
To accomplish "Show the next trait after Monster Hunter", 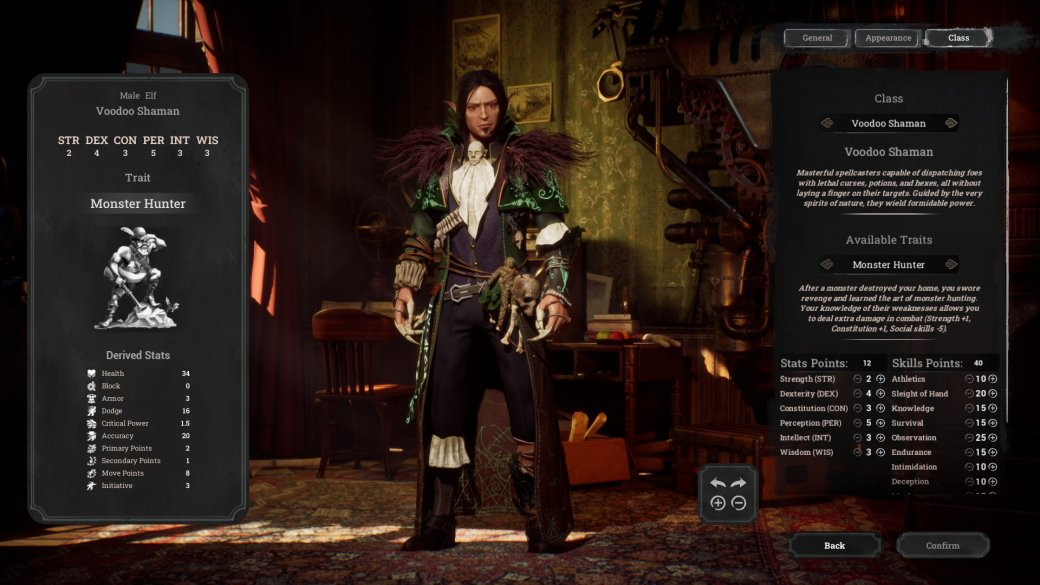I will [950, 265].
